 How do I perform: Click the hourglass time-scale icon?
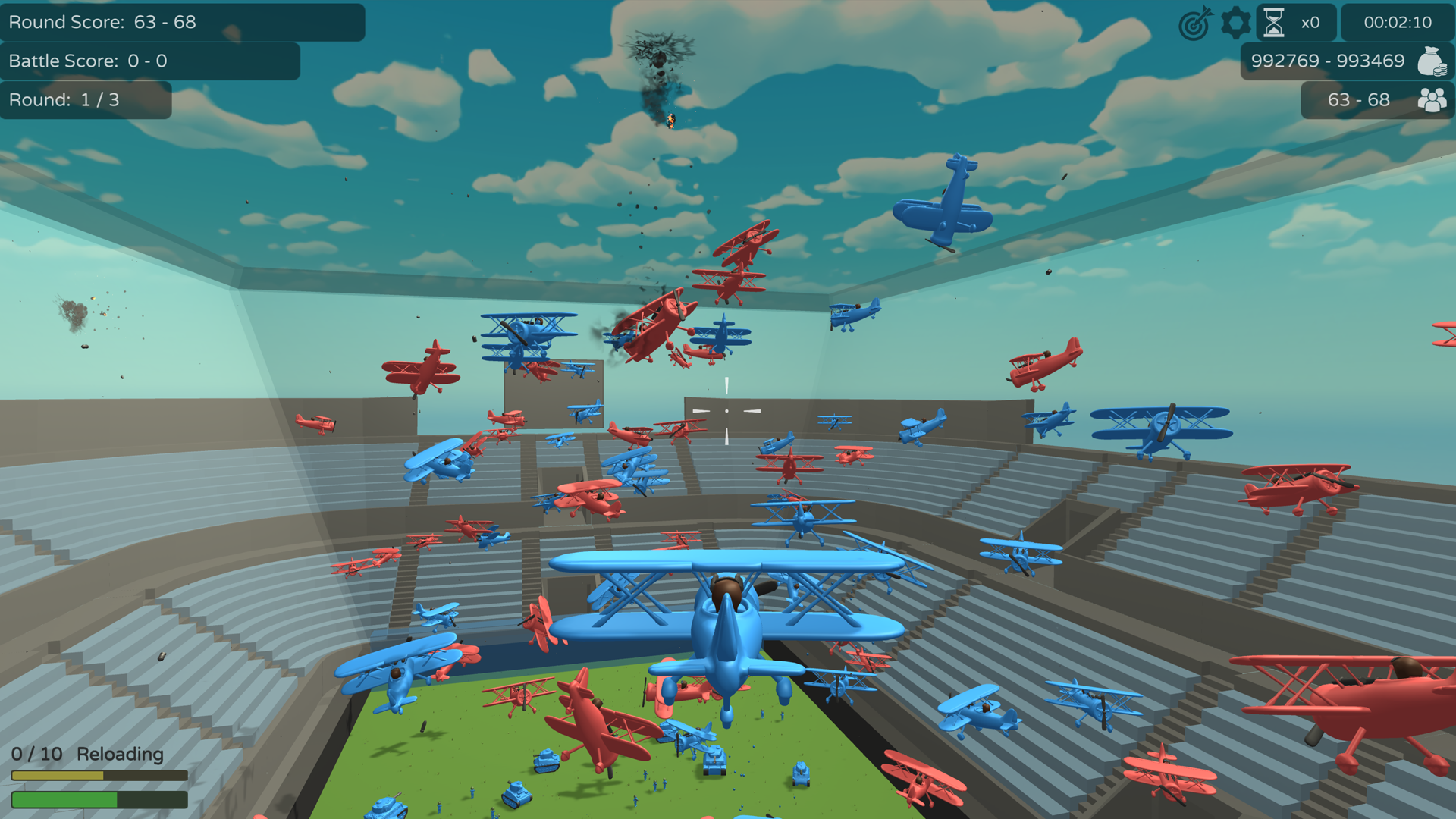(1275, 22)
